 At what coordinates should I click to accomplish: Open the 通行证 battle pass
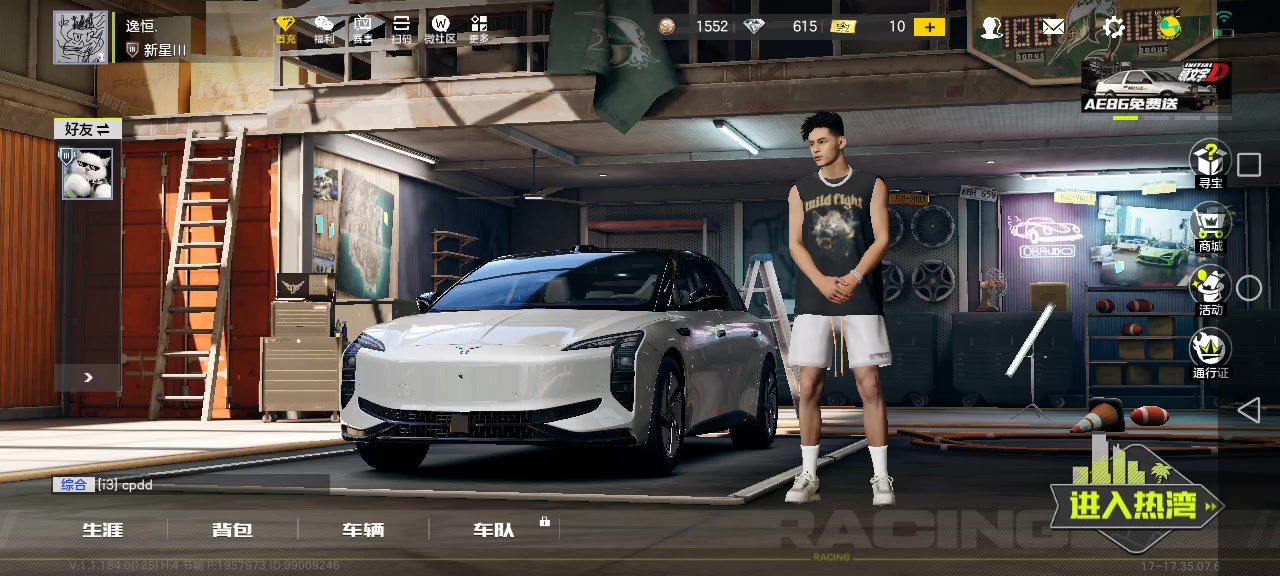tap(1210, 355)
